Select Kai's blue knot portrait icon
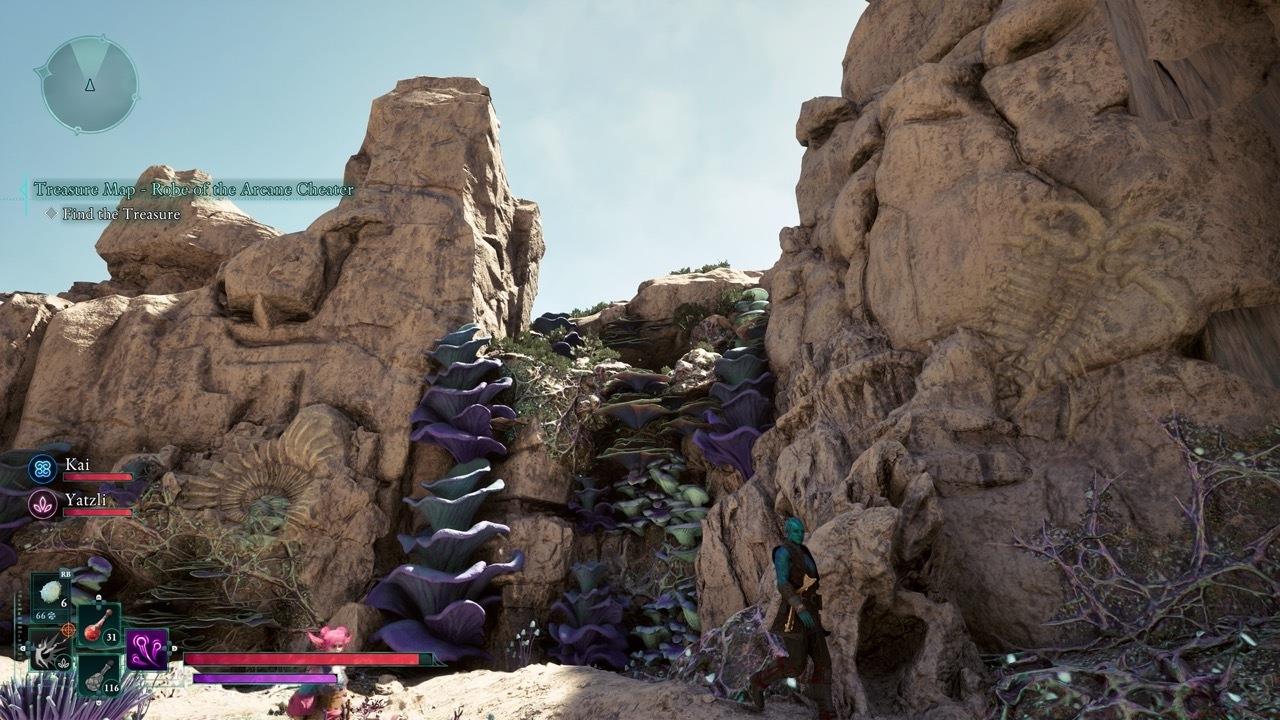The height and width of the screenshot is (720, 1280). (x=41, y=467)
